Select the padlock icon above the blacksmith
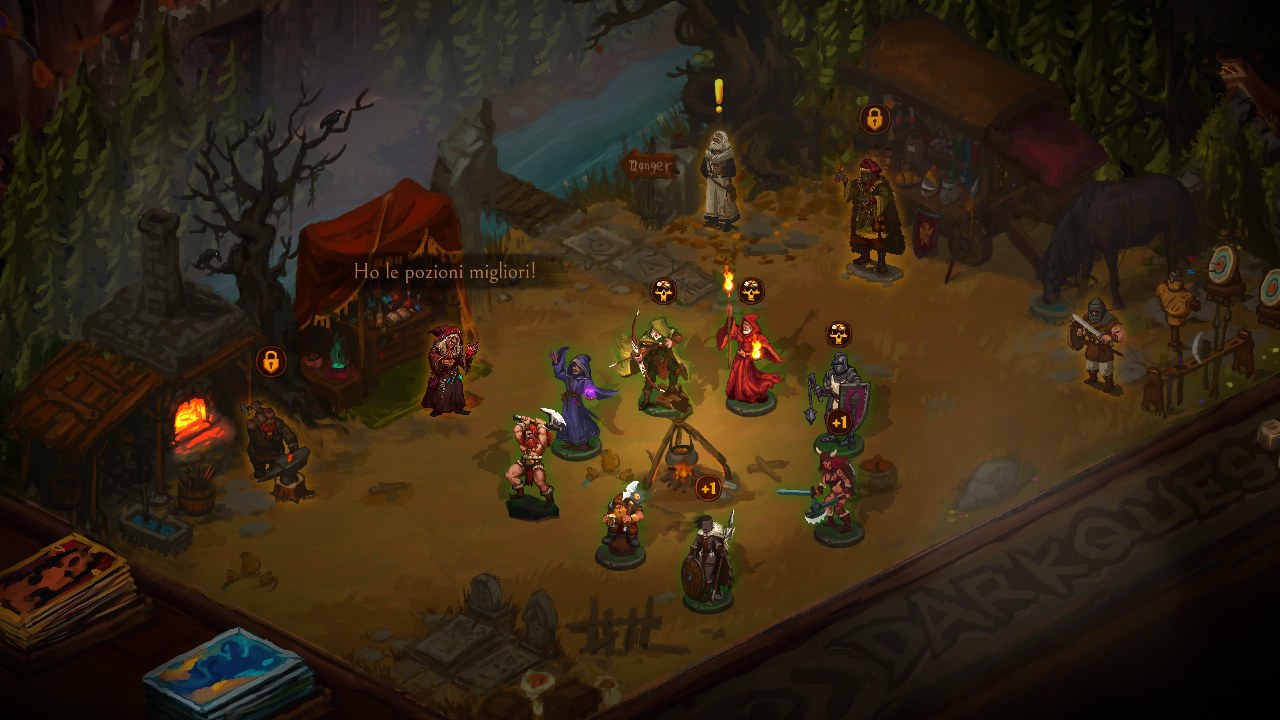 (270, 361)
